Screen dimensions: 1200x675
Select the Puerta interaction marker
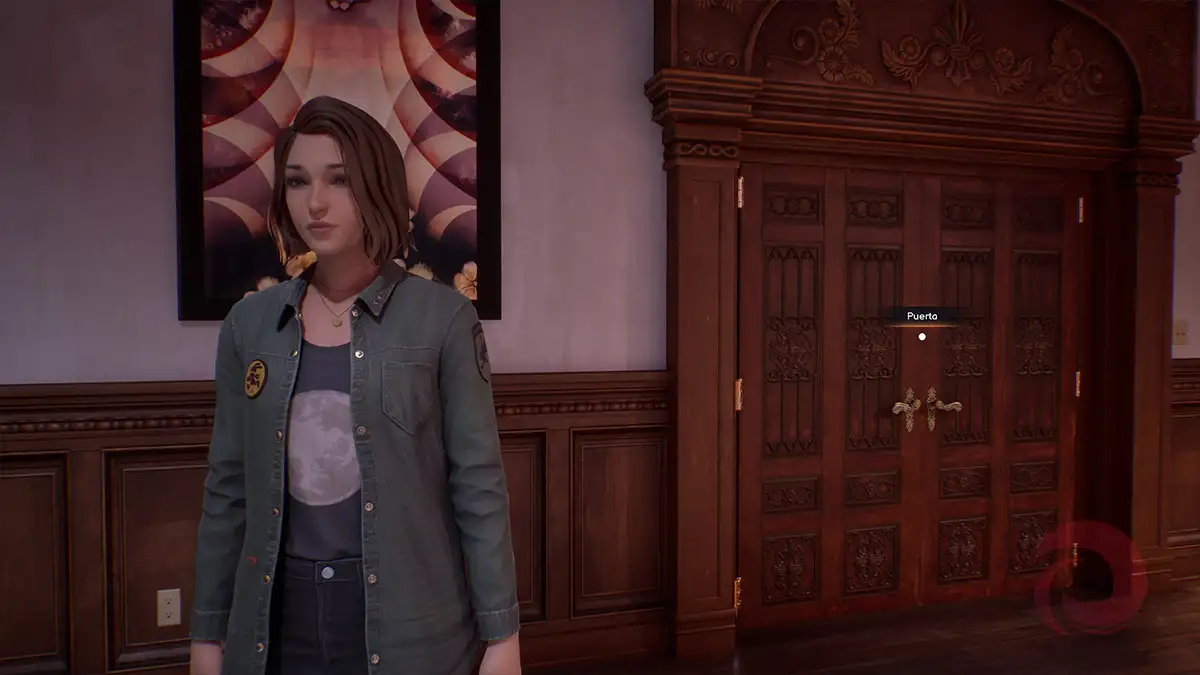(x=922, y=337)
